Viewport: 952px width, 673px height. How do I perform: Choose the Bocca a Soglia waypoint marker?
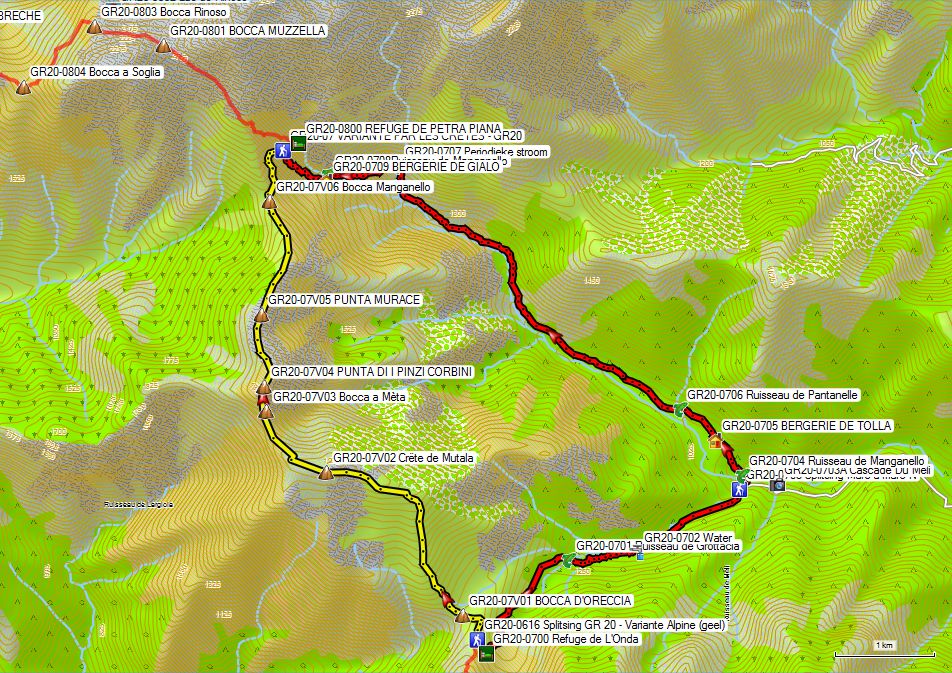(x=23, y=87)
